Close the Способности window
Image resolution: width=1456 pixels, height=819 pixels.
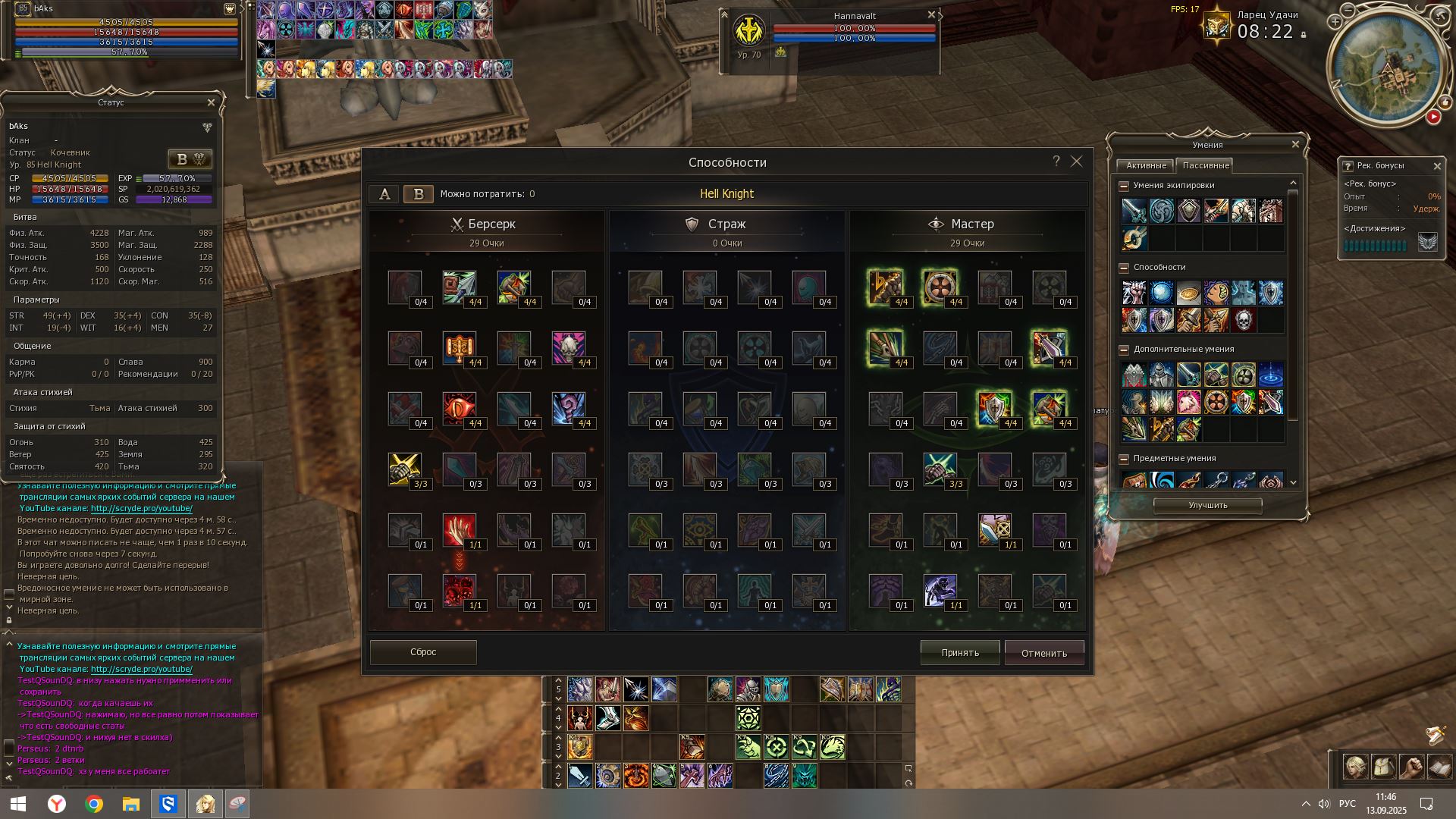pos(1076,162)
